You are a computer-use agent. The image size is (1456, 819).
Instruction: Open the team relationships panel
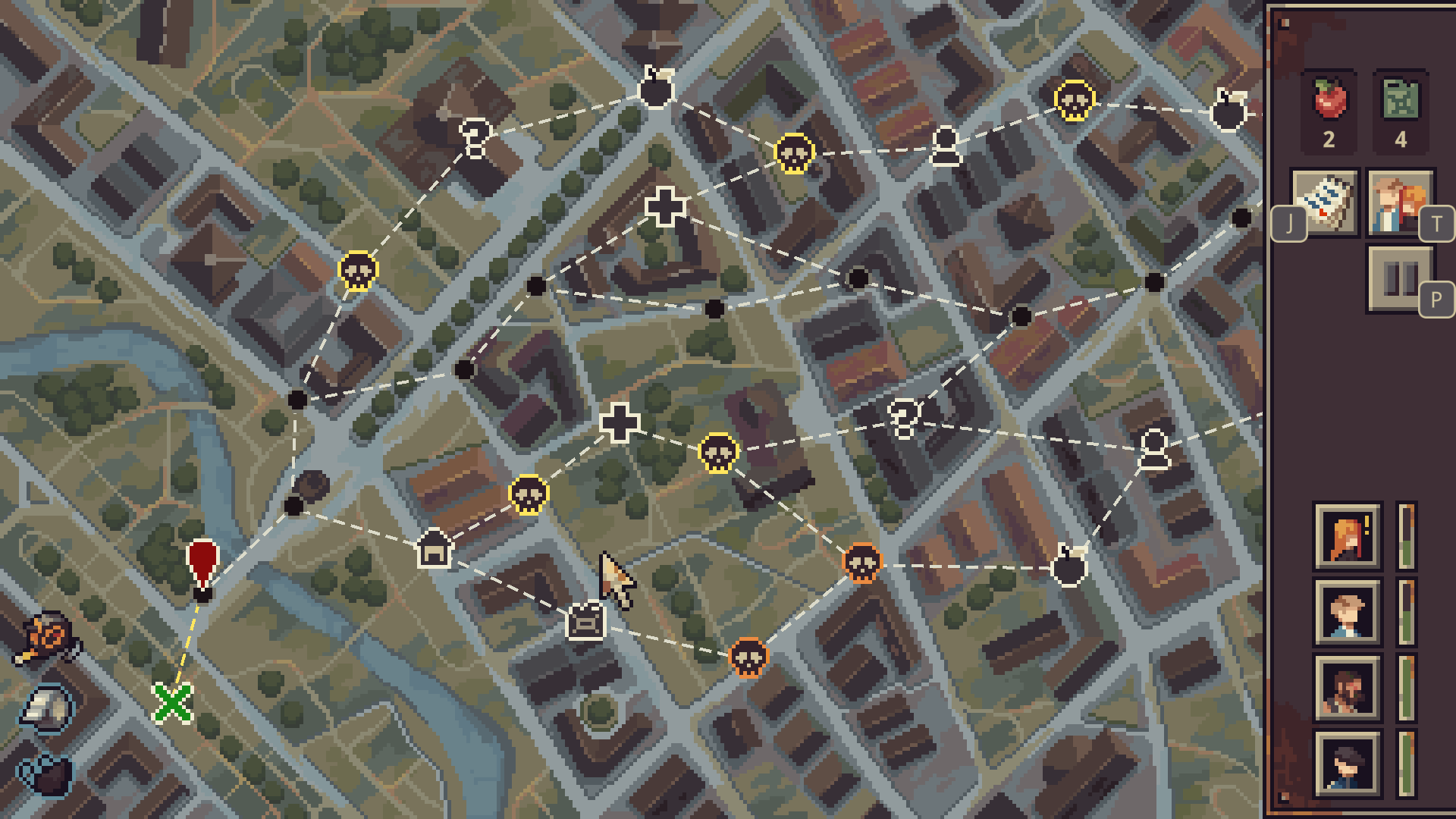click(1401, 203)
